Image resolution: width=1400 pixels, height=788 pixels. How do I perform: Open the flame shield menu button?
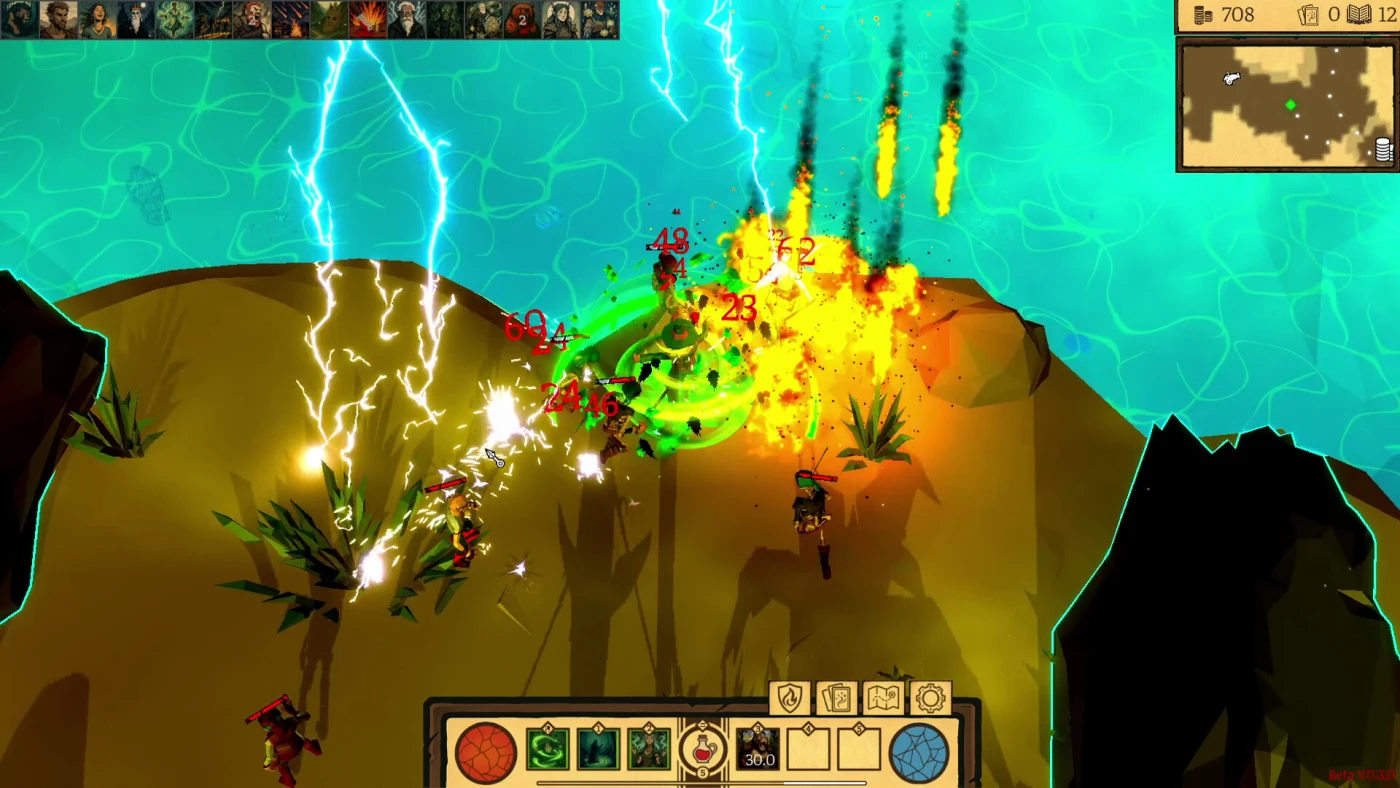pos(790,698)
